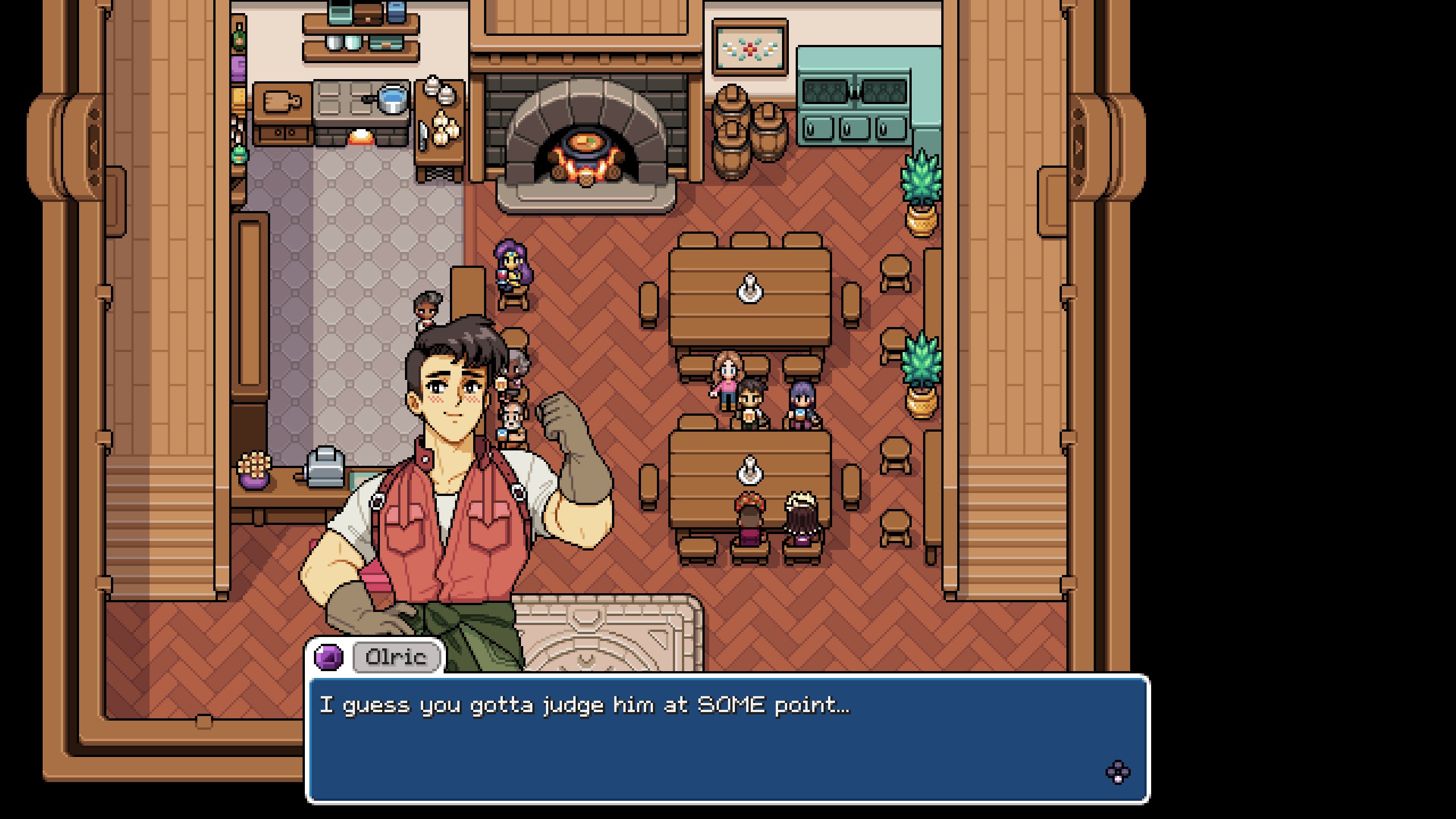Advance dialogue with the purple flower continue icon
1456x819 pixels.
coord(1118,772)
